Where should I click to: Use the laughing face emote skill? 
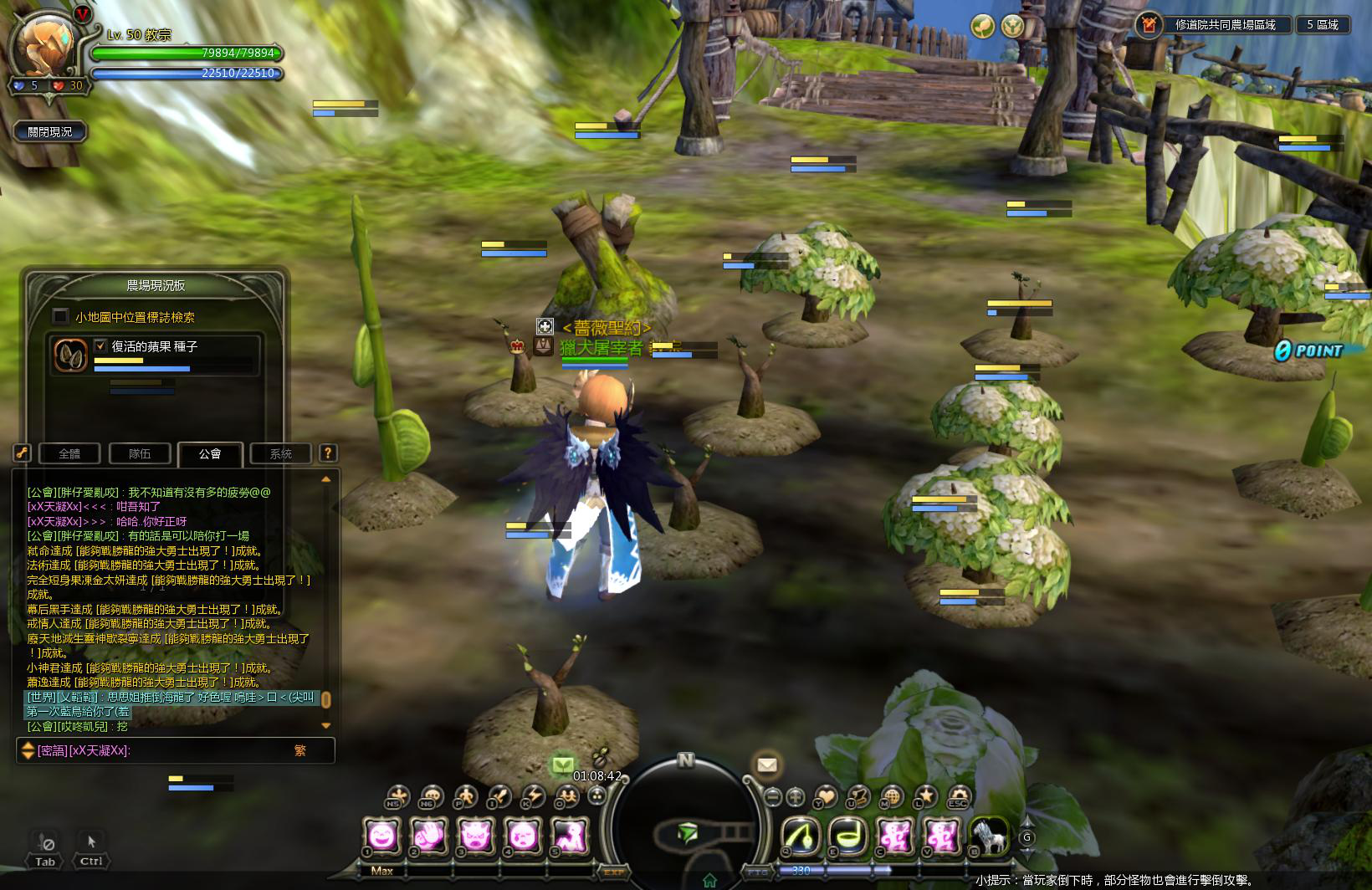[381, 835]
